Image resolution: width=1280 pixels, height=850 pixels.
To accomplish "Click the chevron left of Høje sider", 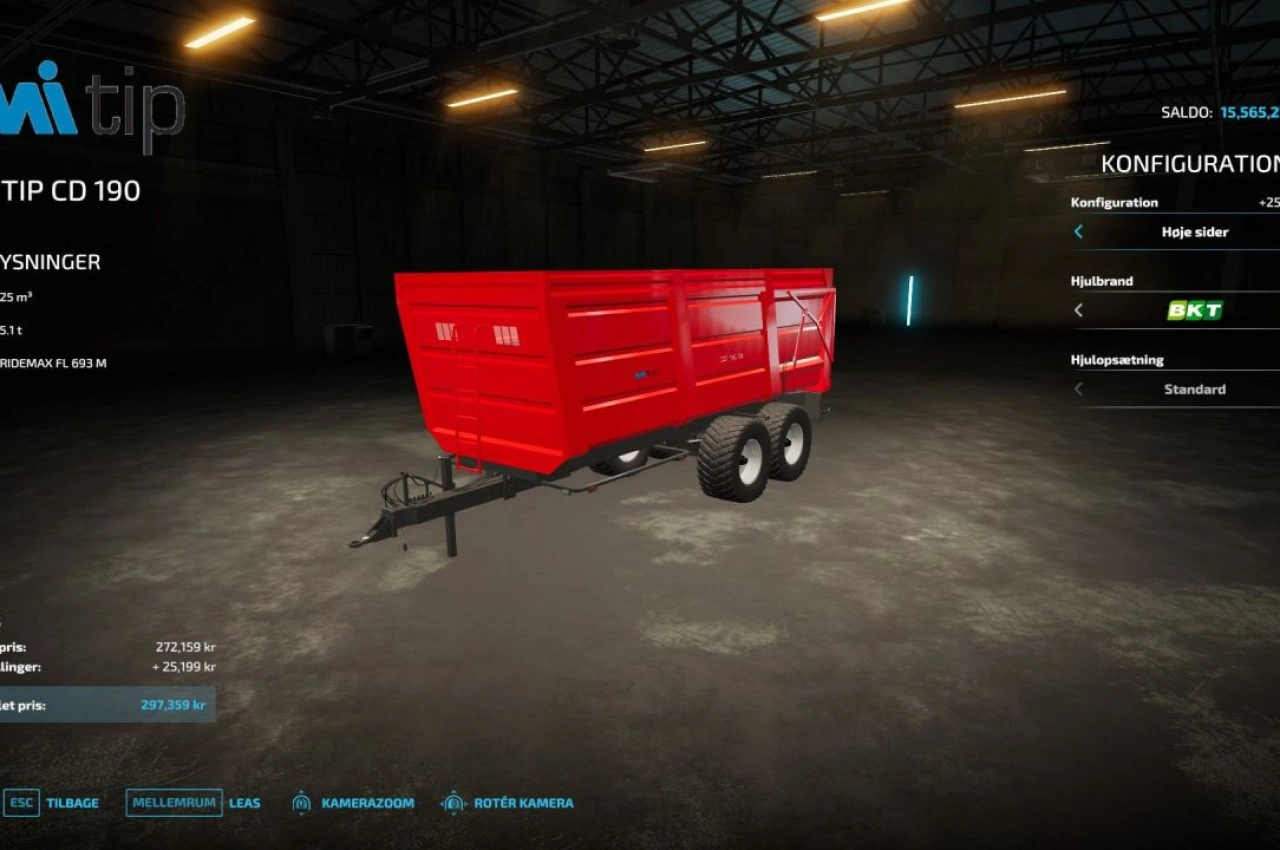I will pyautogui.click(x=1079, y=231).
